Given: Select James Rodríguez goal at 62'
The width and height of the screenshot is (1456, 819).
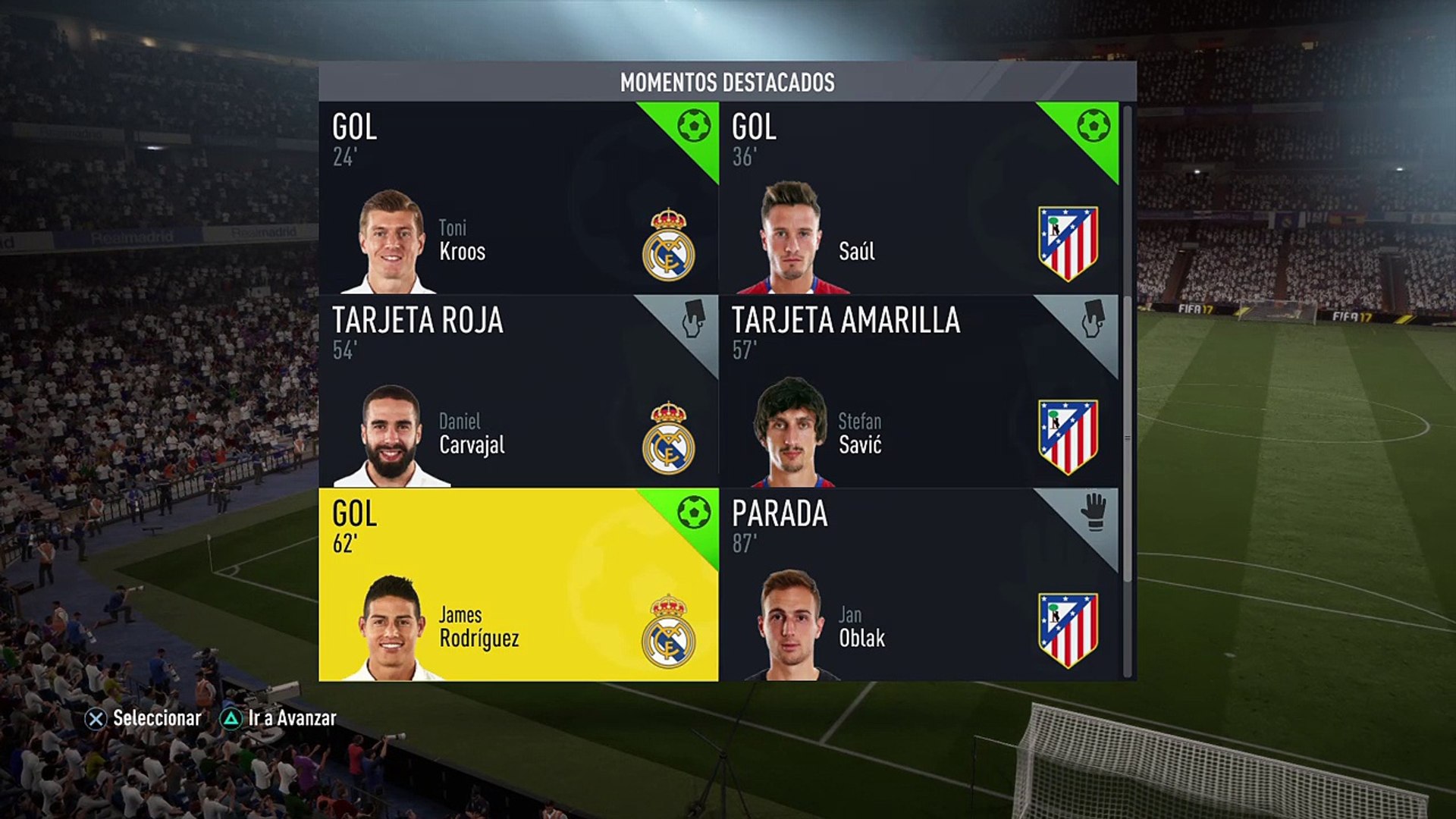Looking at the screenshot, I should pyautogui.click(x=518, y=585).
